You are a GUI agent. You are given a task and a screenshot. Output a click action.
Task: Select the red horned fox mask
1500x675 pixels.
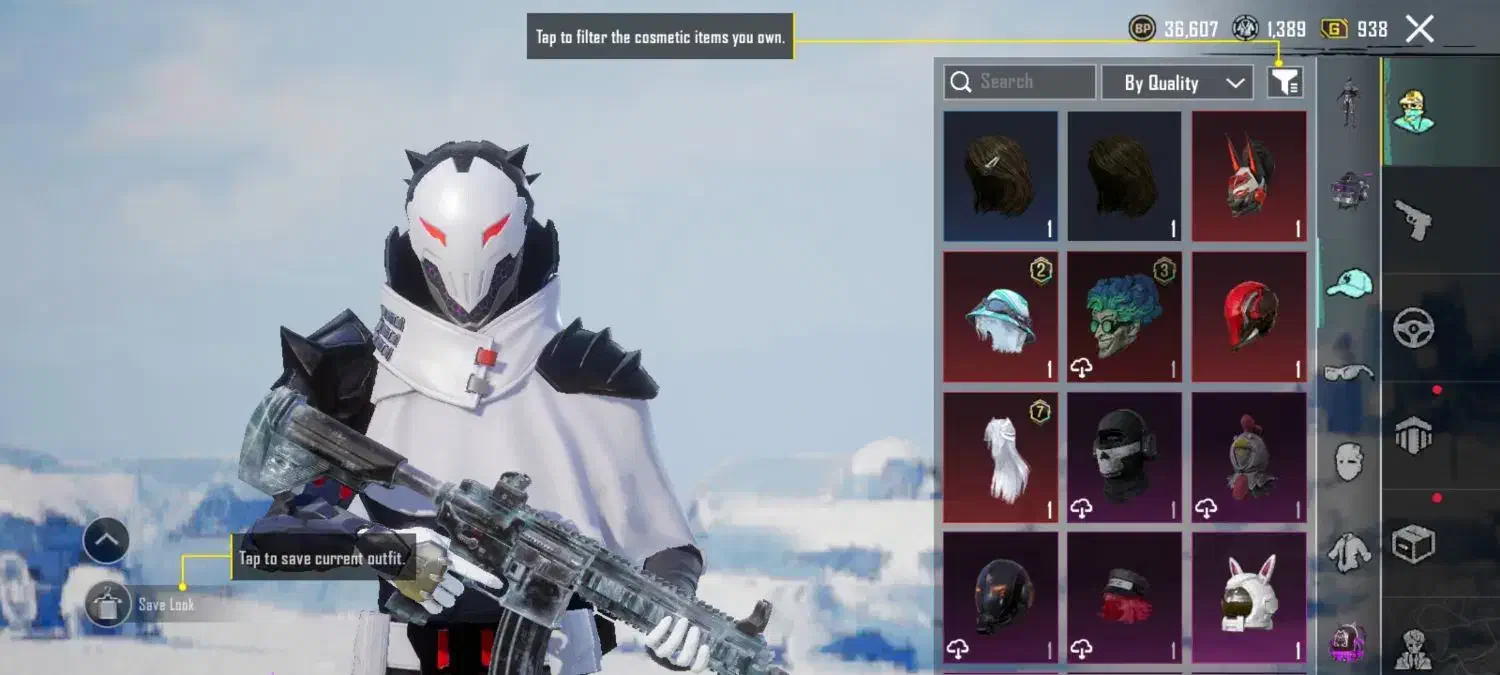pyautogui.click(x=1249, y=176)
